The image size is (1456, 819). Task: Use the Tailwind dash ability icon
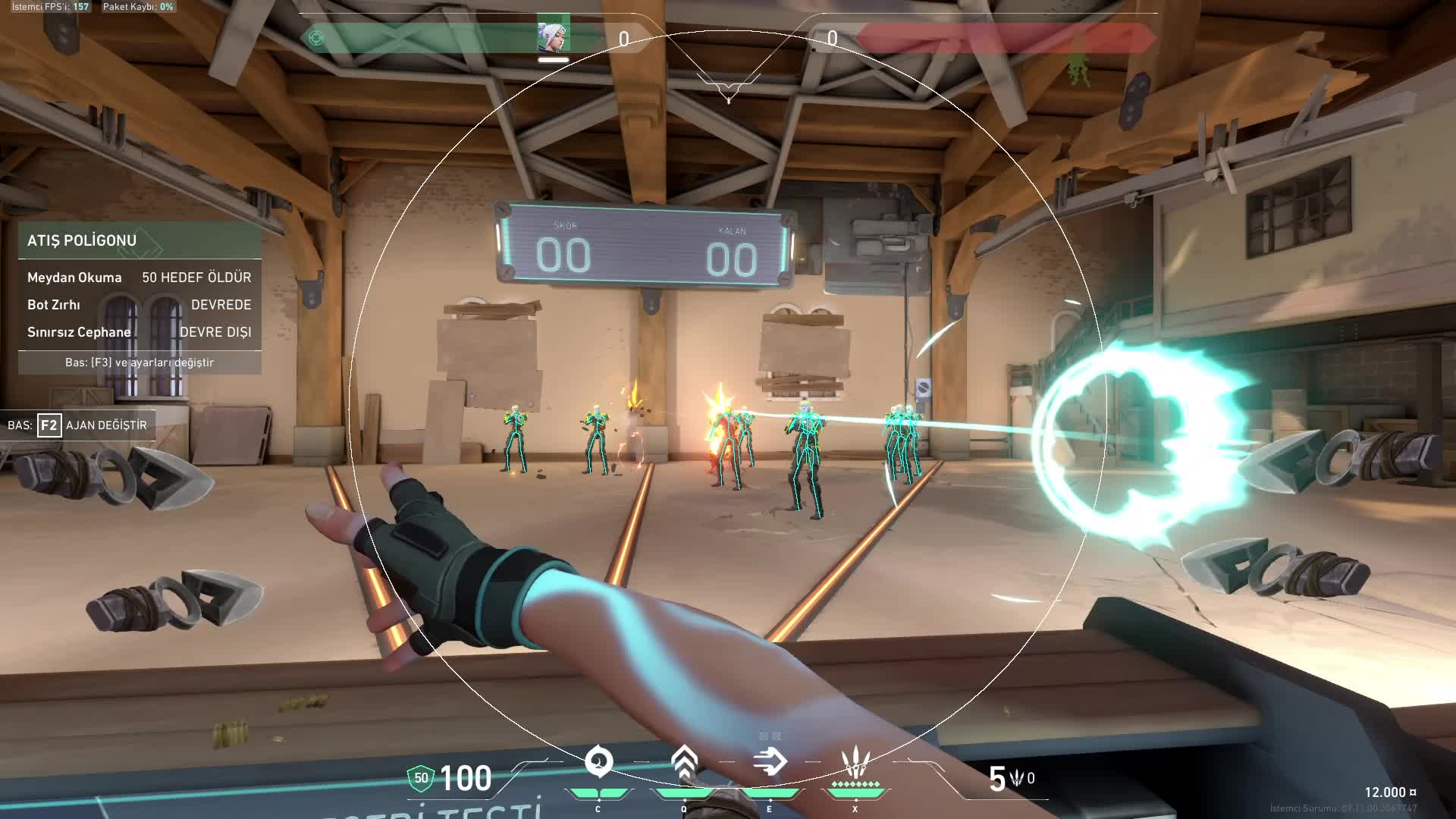pyautogui.click(x=770, y=762)
